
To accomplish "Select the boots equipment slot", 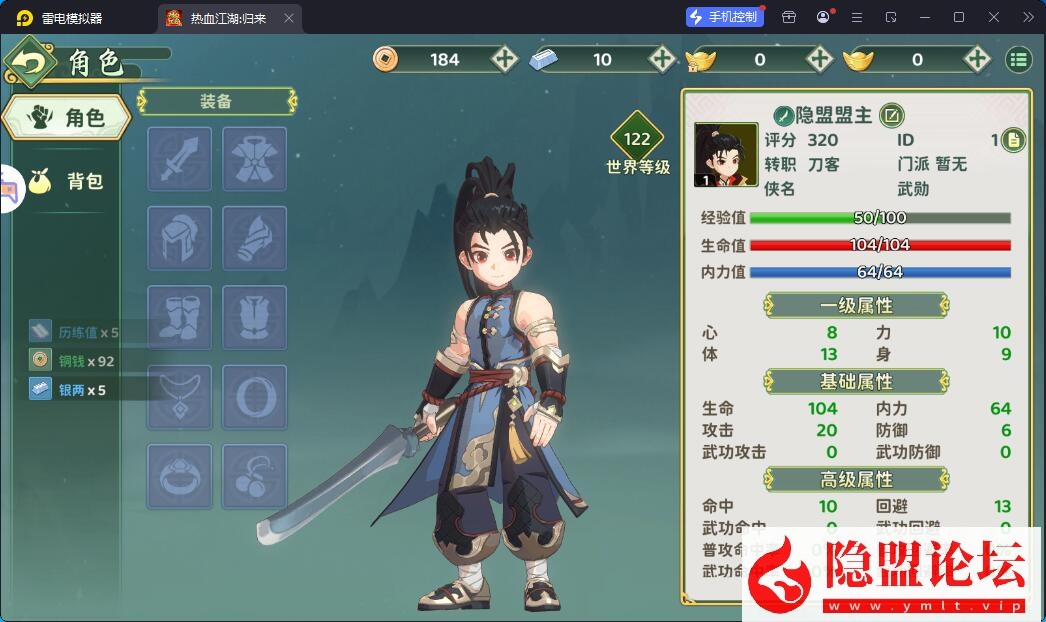I will click(180, 317).
